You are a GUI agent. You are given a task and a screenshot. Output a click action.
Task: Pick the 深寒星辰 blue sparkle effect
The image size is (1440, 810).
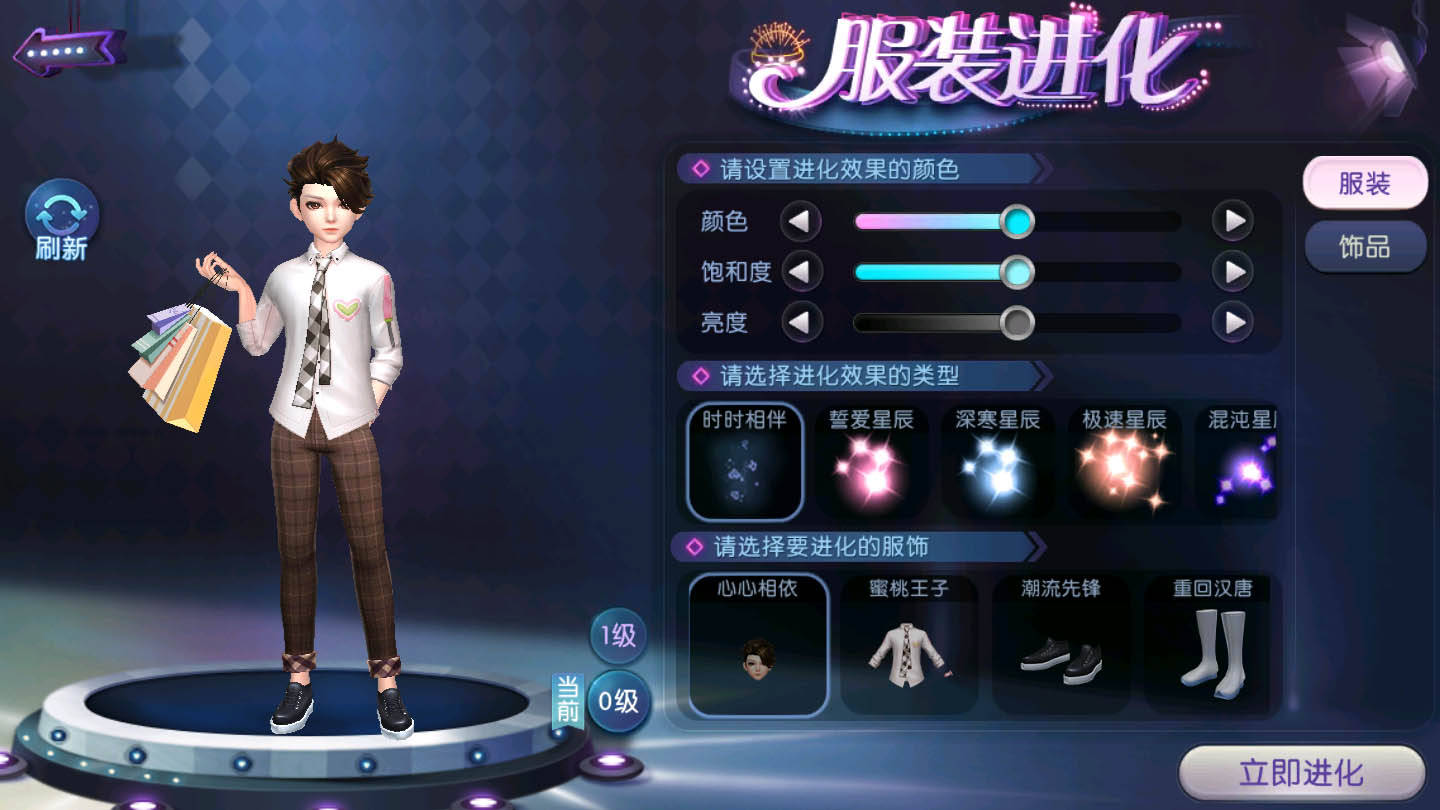click(997, 462)
